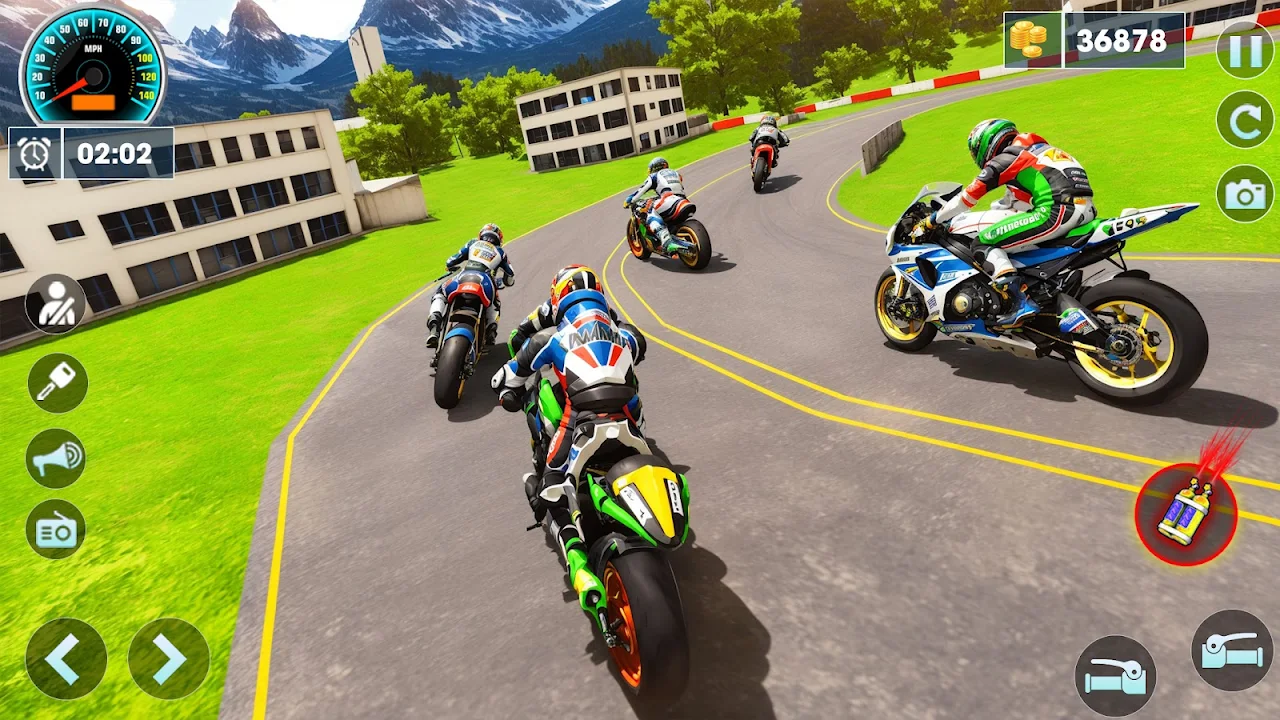The height and width of the screenshot is (720, 1280).
Task: Steer right with the right arrow
Action: 169,658
